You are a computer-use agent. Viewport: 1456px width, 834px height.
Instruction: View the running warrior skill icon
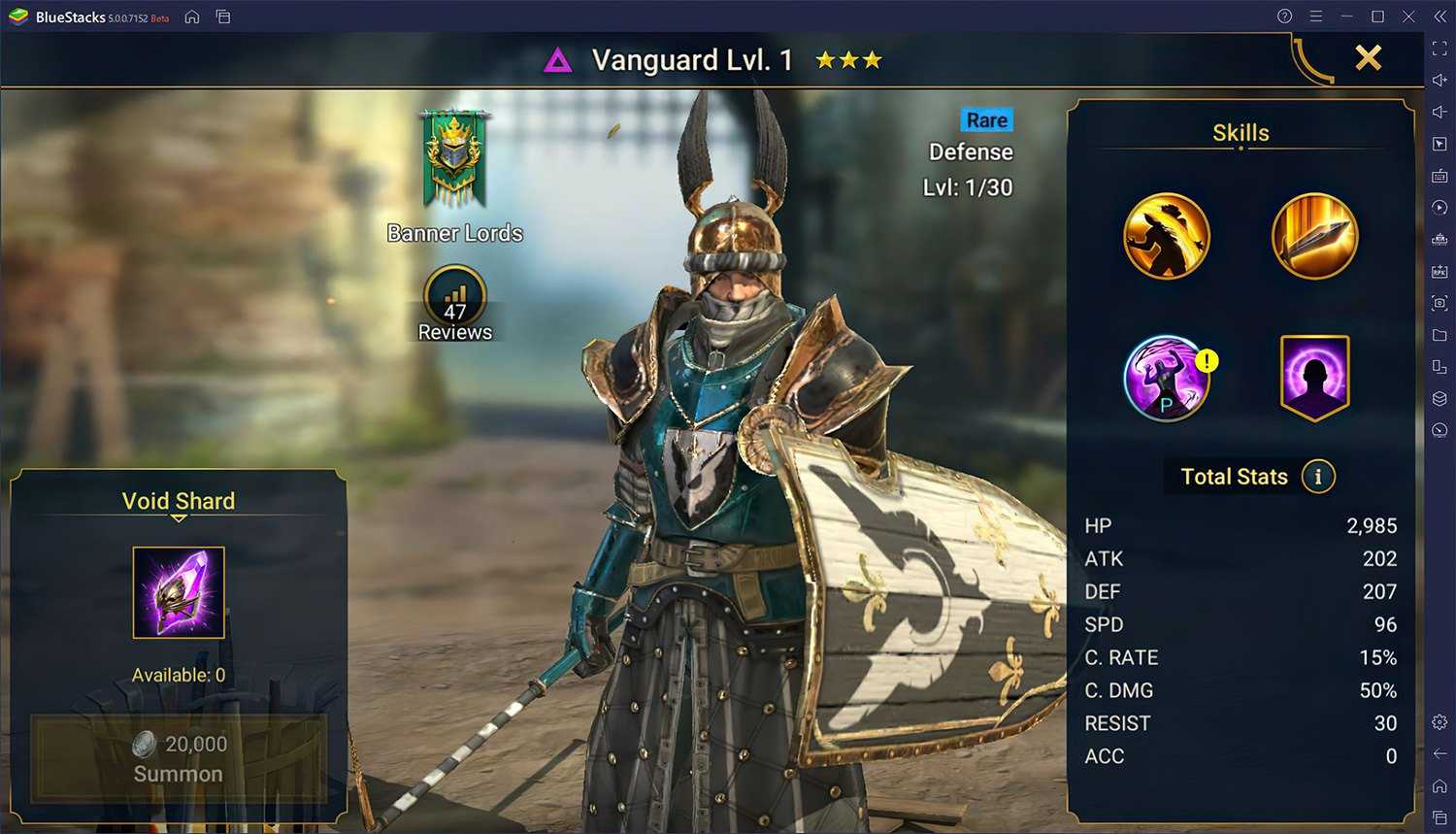[1167, 236]
